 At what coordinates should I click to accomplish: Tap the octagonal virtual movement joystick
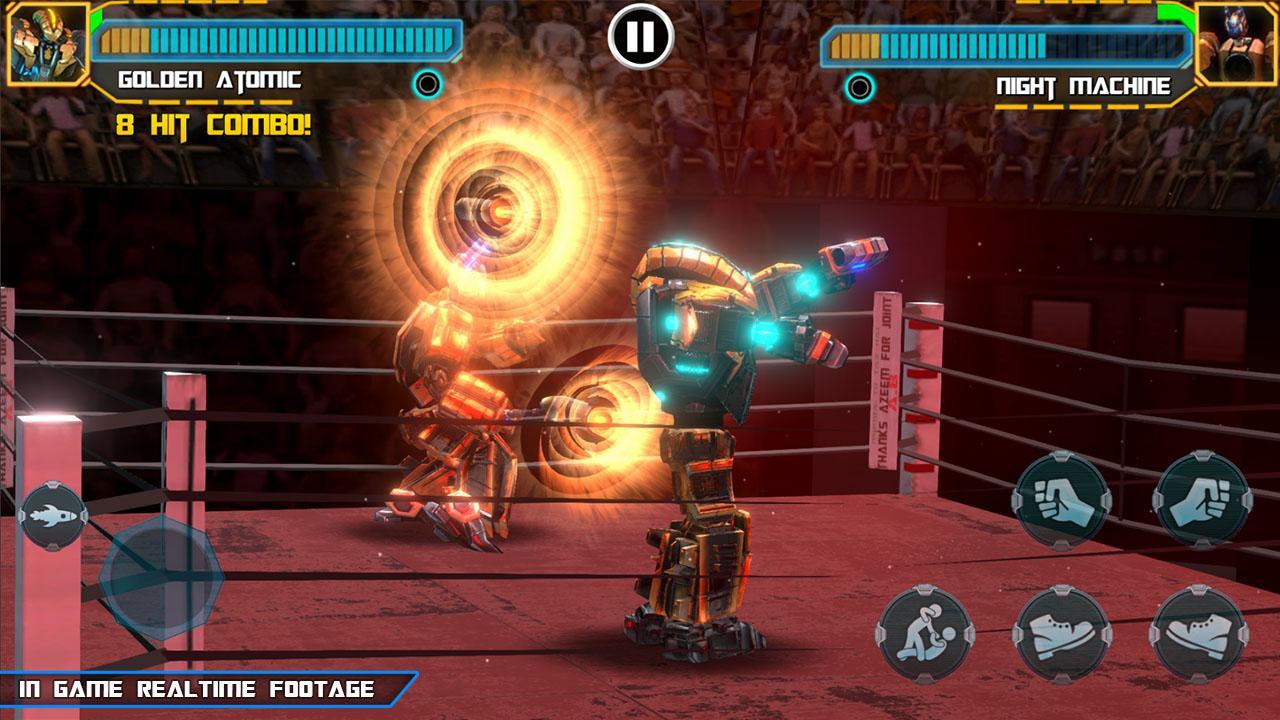pos(160,575)
